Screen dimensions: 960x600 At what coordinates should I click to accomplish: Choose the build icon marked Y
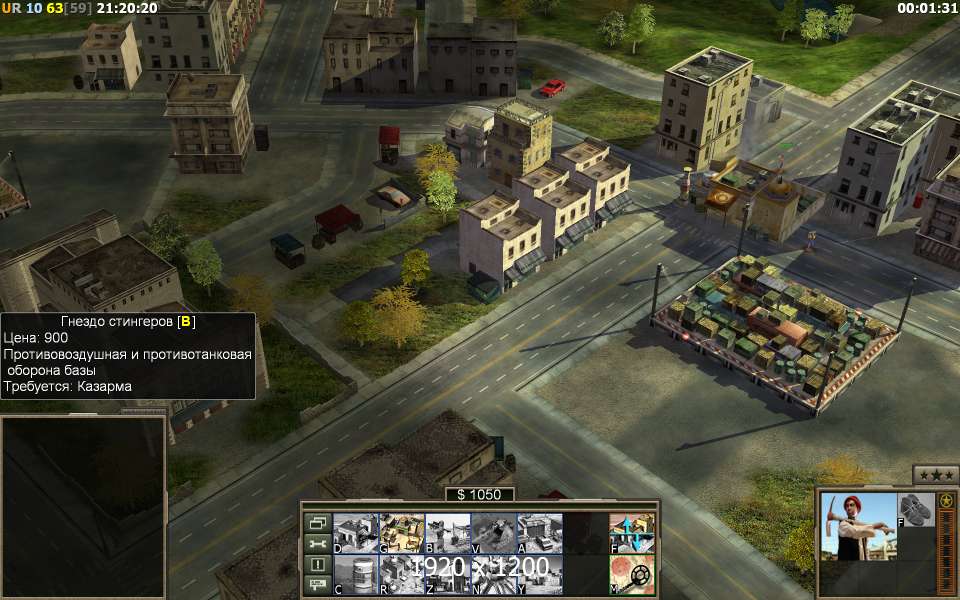click(539, 575)
